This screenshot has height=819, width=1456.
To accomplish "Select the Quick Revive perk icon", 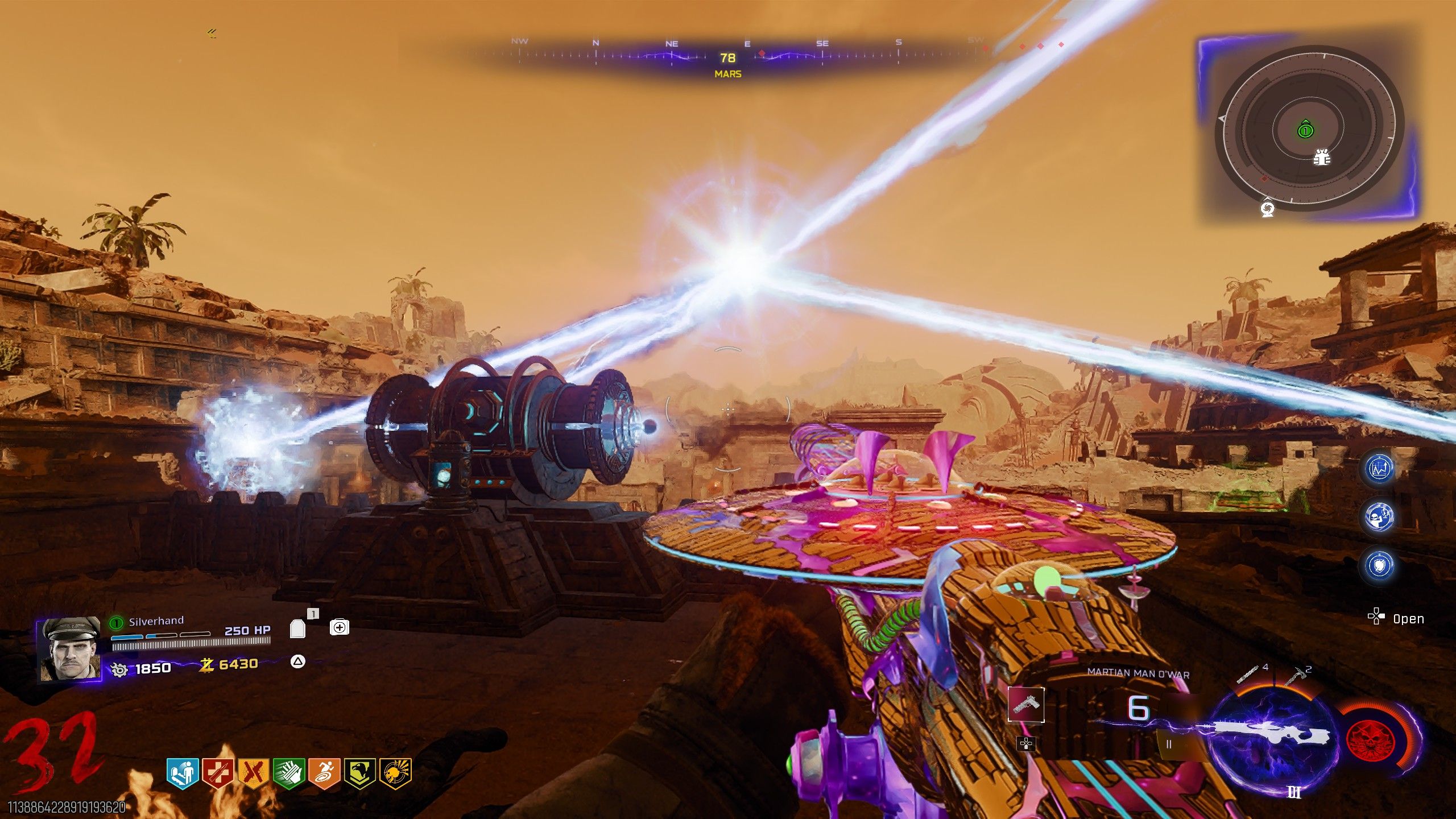I will click(x=183, y=773).
